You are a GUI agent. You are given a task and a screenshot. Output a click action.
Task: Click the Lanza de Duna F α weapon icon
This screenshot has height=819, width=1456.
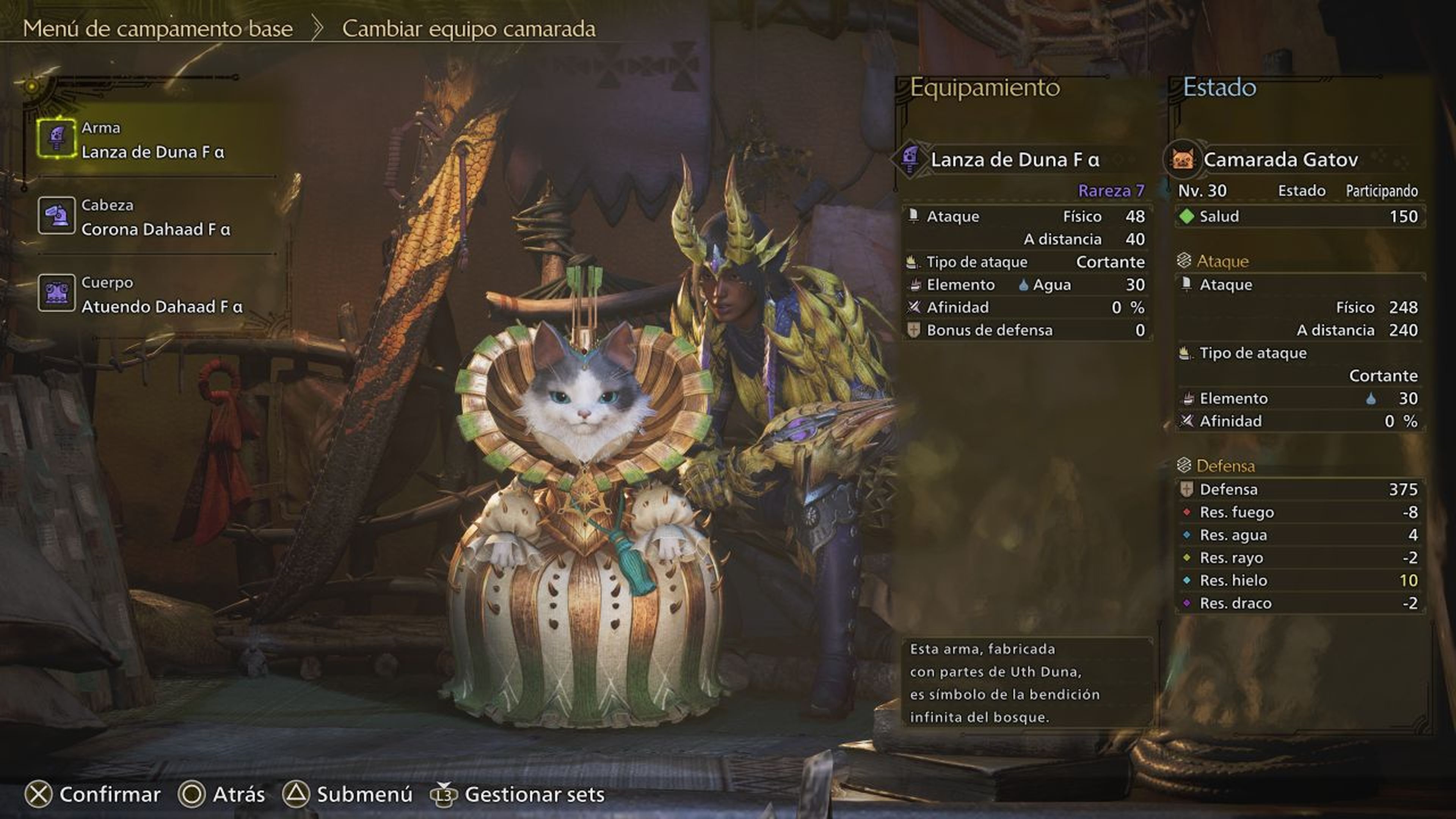(910, 159)
